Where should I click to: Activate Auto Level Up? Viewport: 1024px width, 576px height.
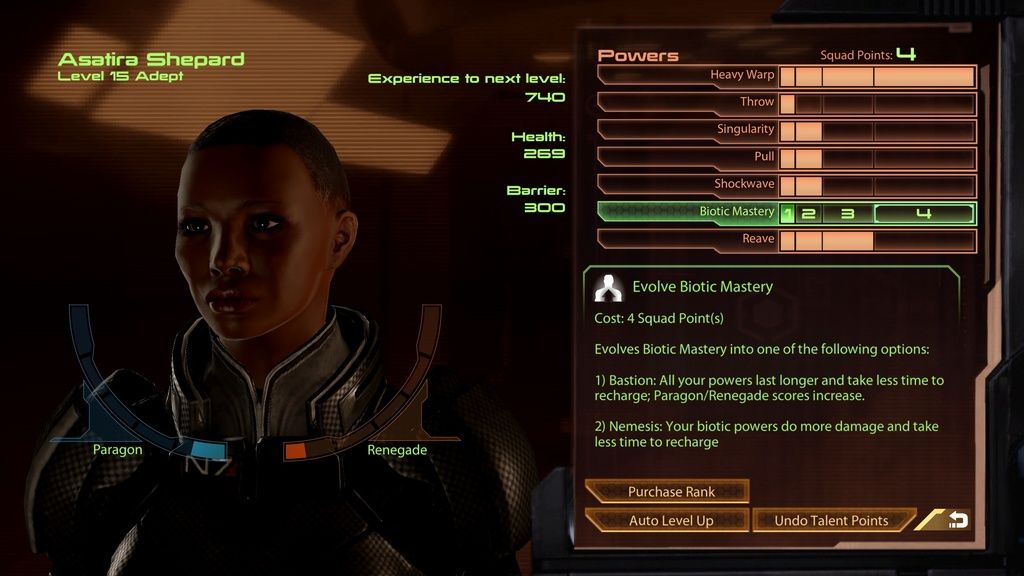coord(667,520)
